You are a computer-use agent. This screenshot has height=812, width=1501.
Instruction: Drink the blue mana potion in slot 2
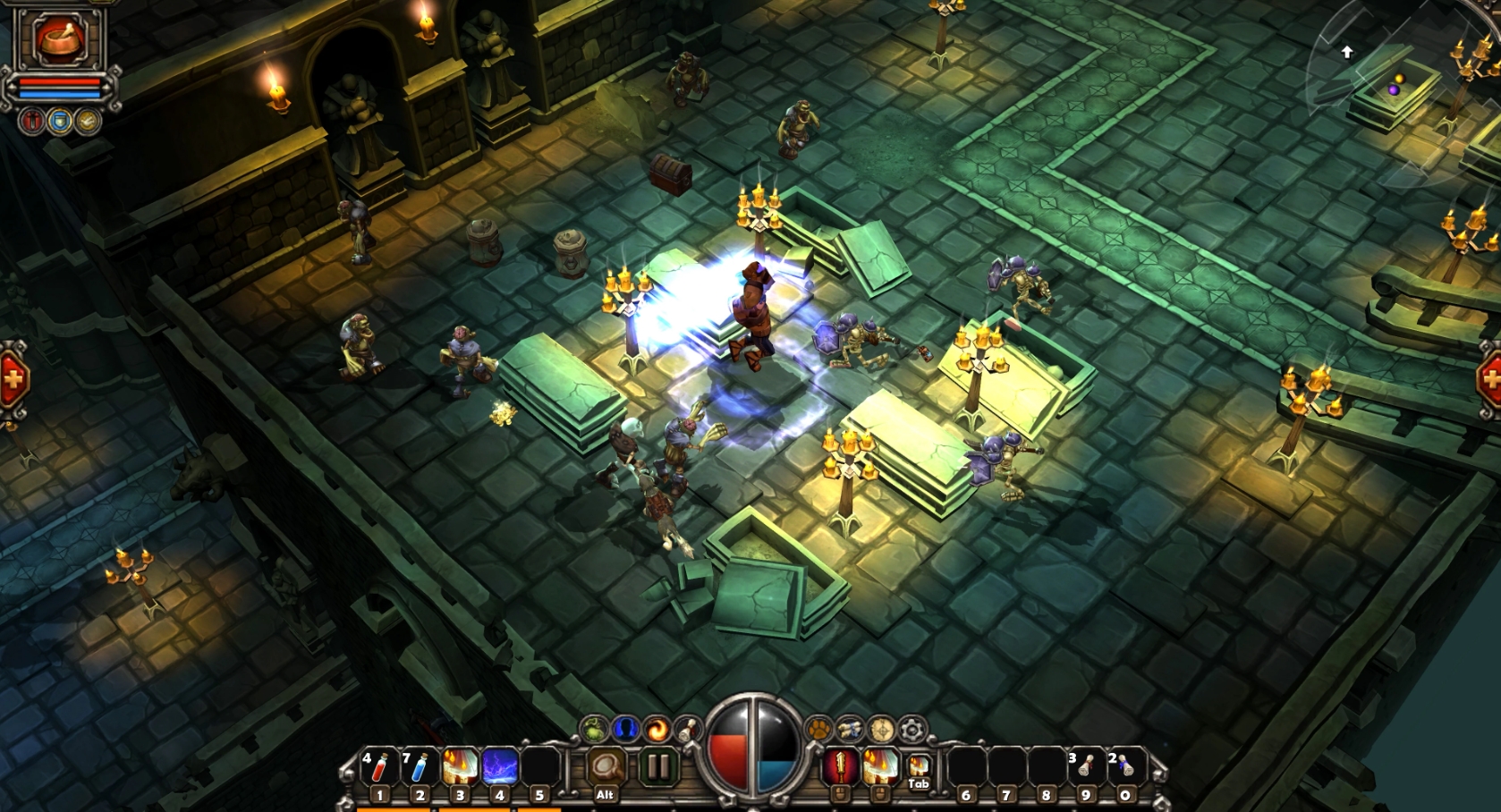[417, 767]
